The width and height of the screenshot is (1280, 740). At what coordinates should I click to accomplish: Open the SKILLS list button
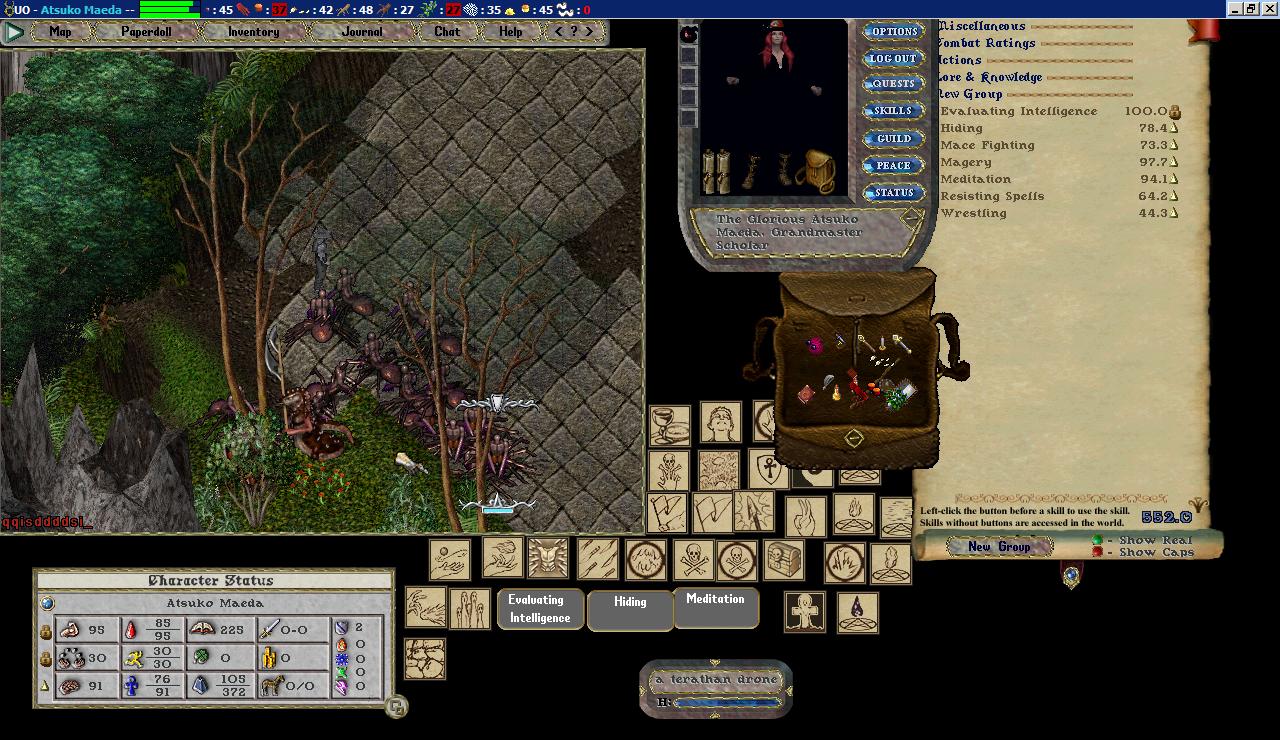tap(893, 112)
